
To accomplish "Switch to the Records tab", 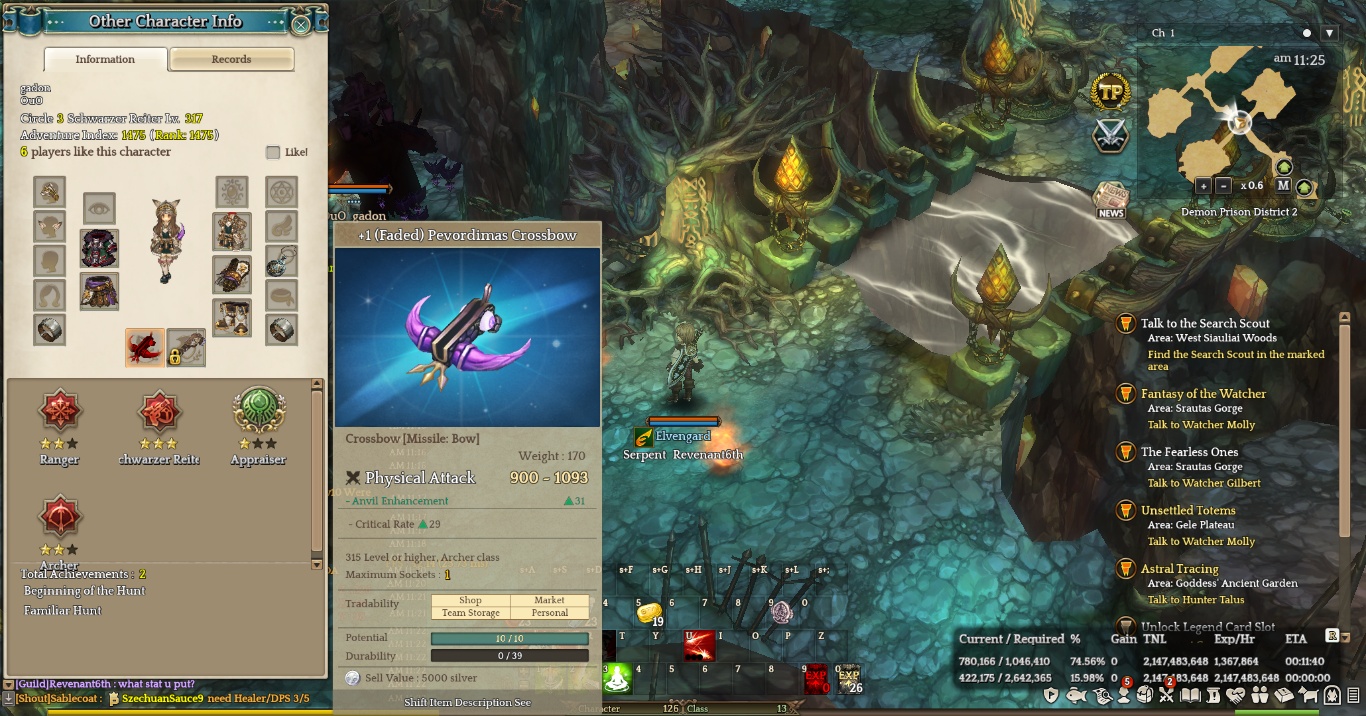I will coord(231,60).
